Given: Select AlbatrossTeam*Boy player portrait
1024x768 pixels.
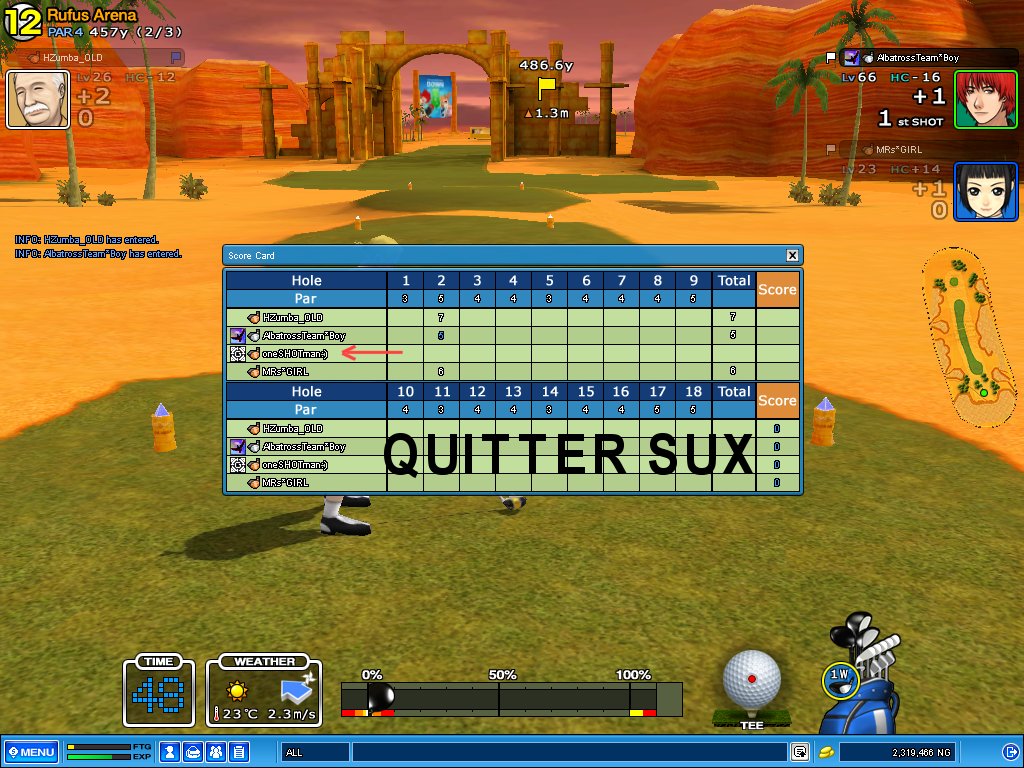Looking at the screenshot, I should [985, 99].
